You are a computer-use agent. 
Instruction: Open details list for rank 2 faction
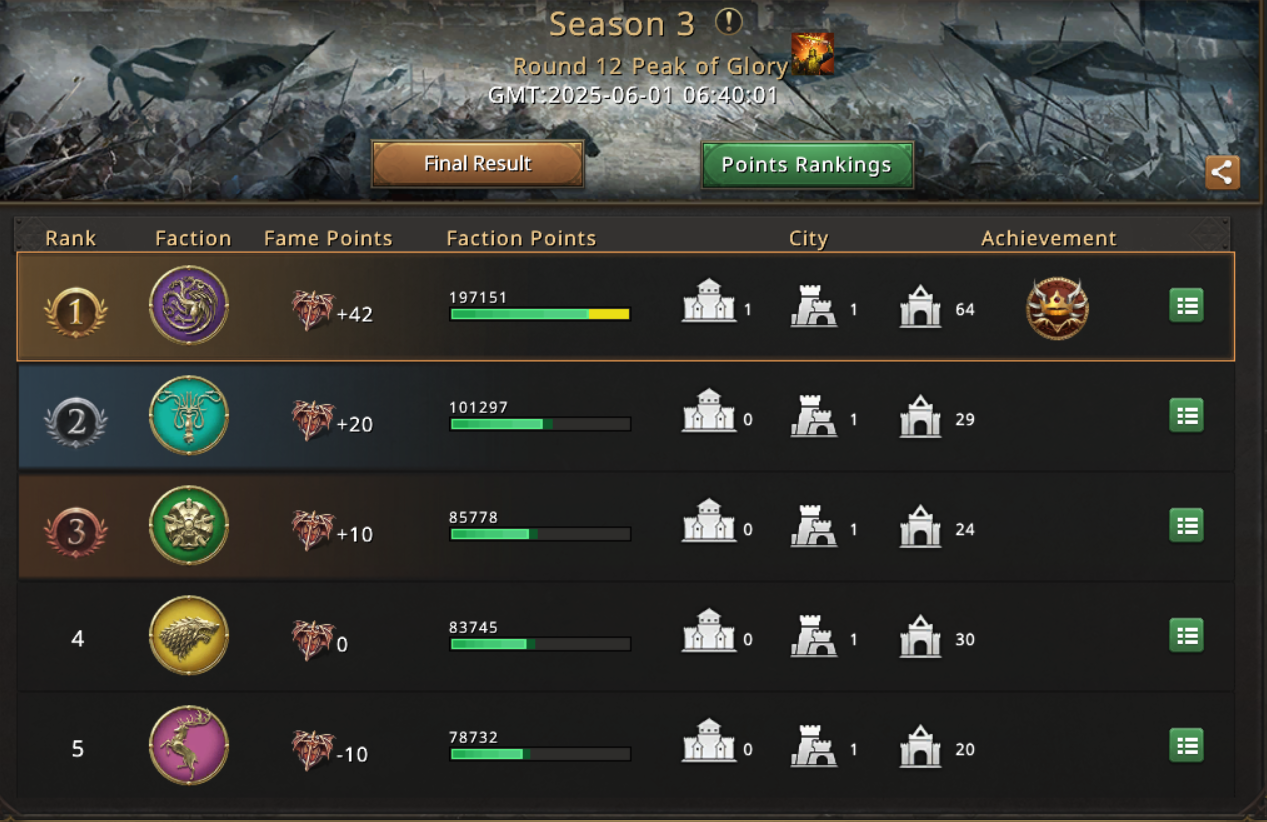(1186, 416)
